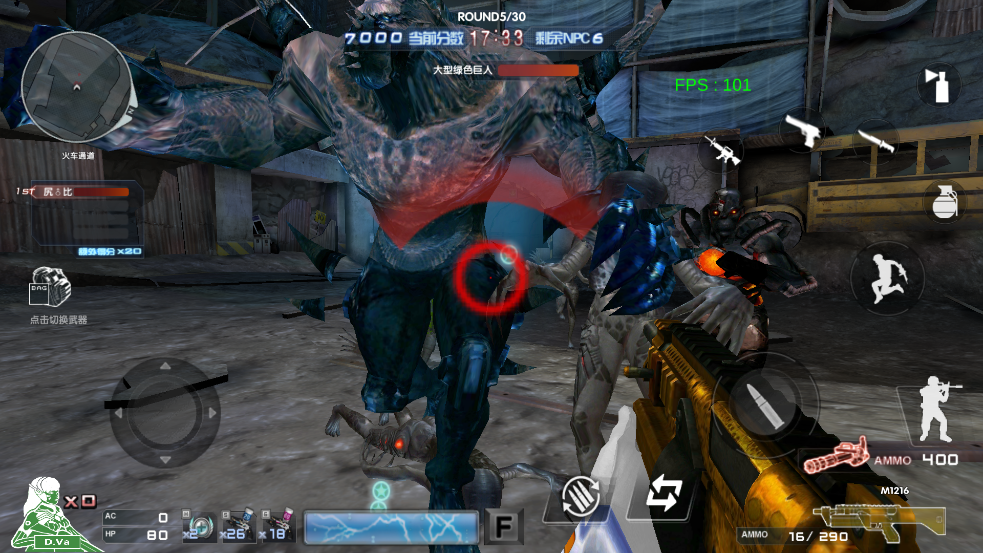The width and height of the screenshot is (983, 553).
Task: Use the spray can button
Action: coord(939,84)
